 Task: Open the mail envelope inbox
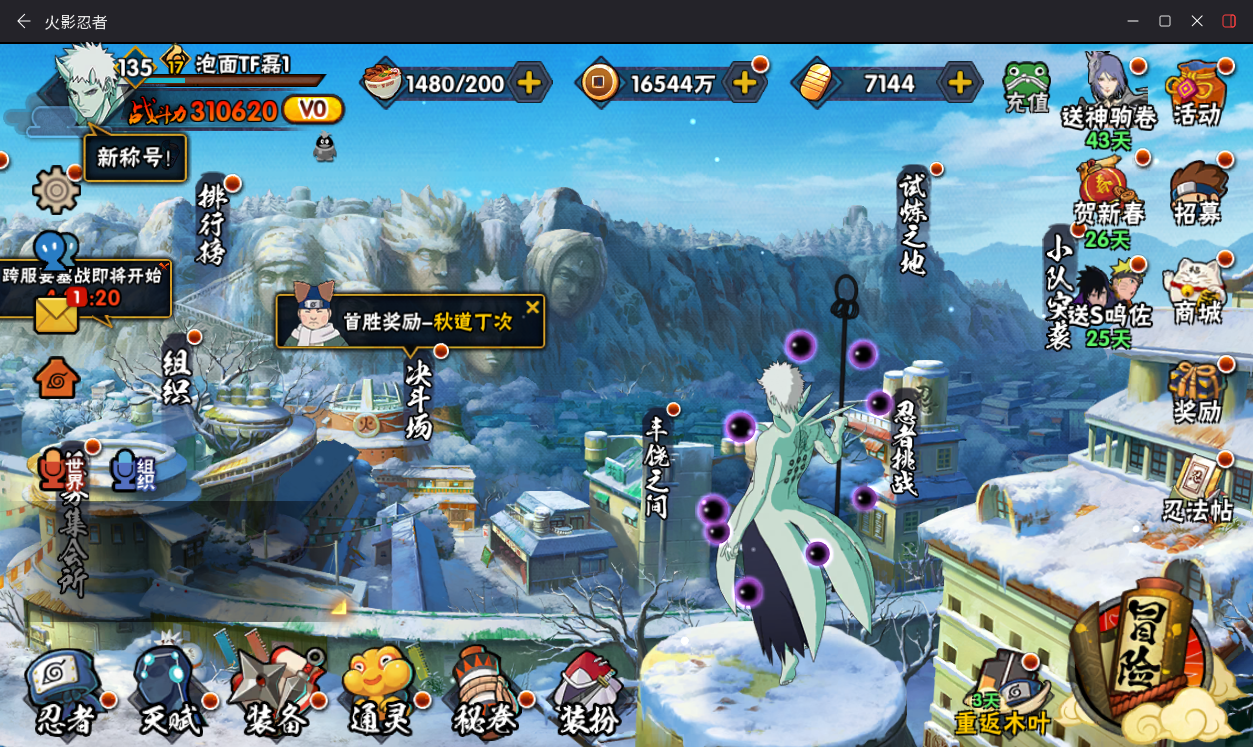pos(56,314)
